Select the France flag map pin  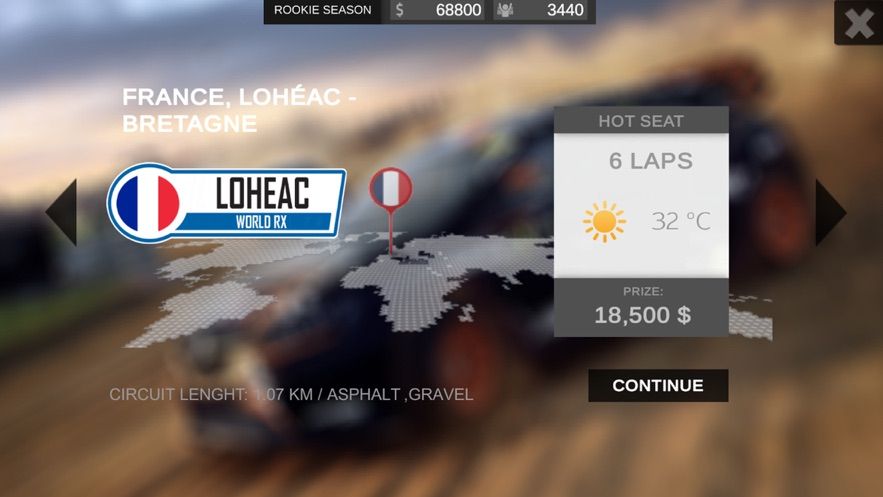click(x=390, y=190)
